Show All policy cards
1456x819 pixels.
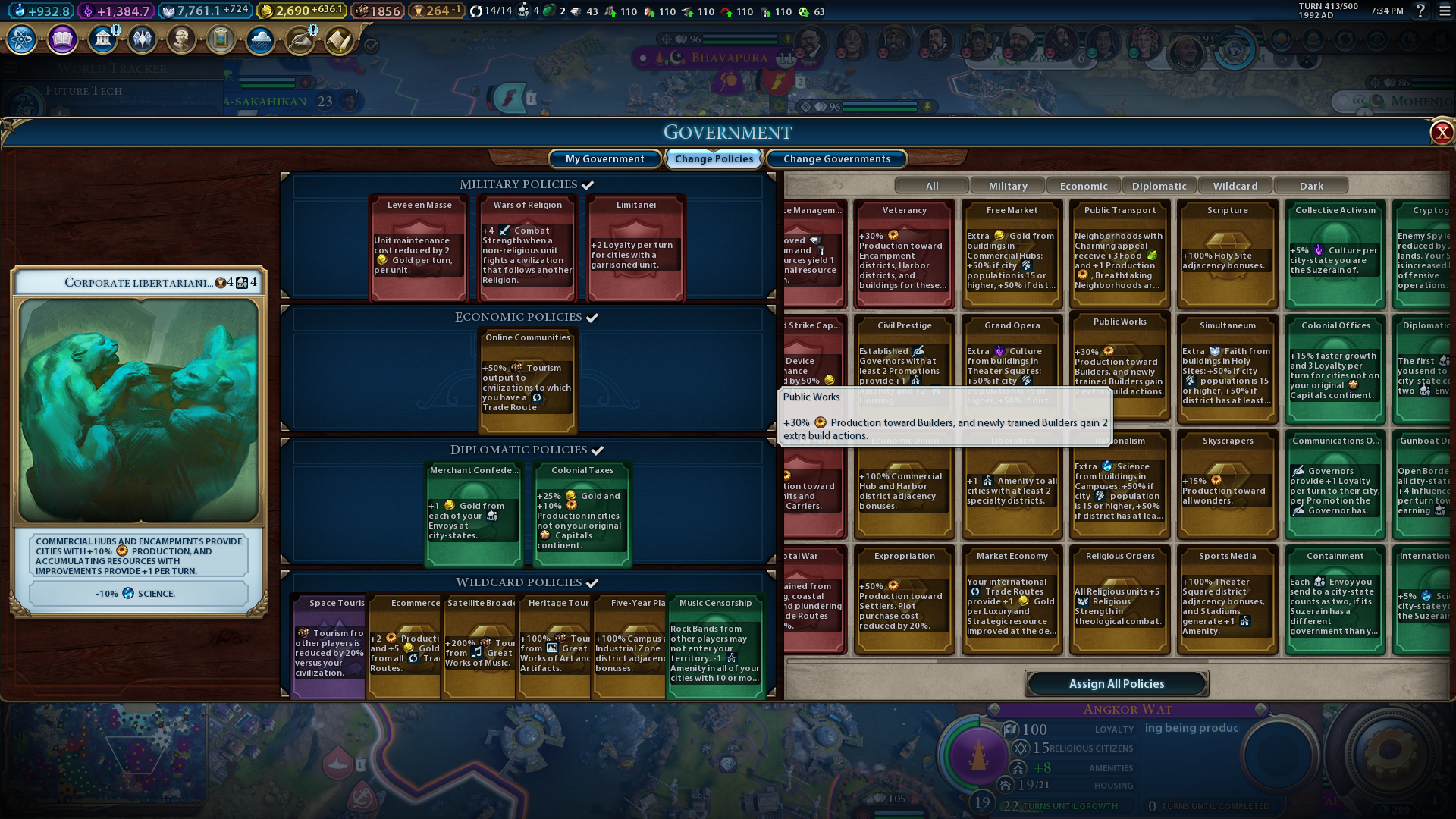click(932, 186)
